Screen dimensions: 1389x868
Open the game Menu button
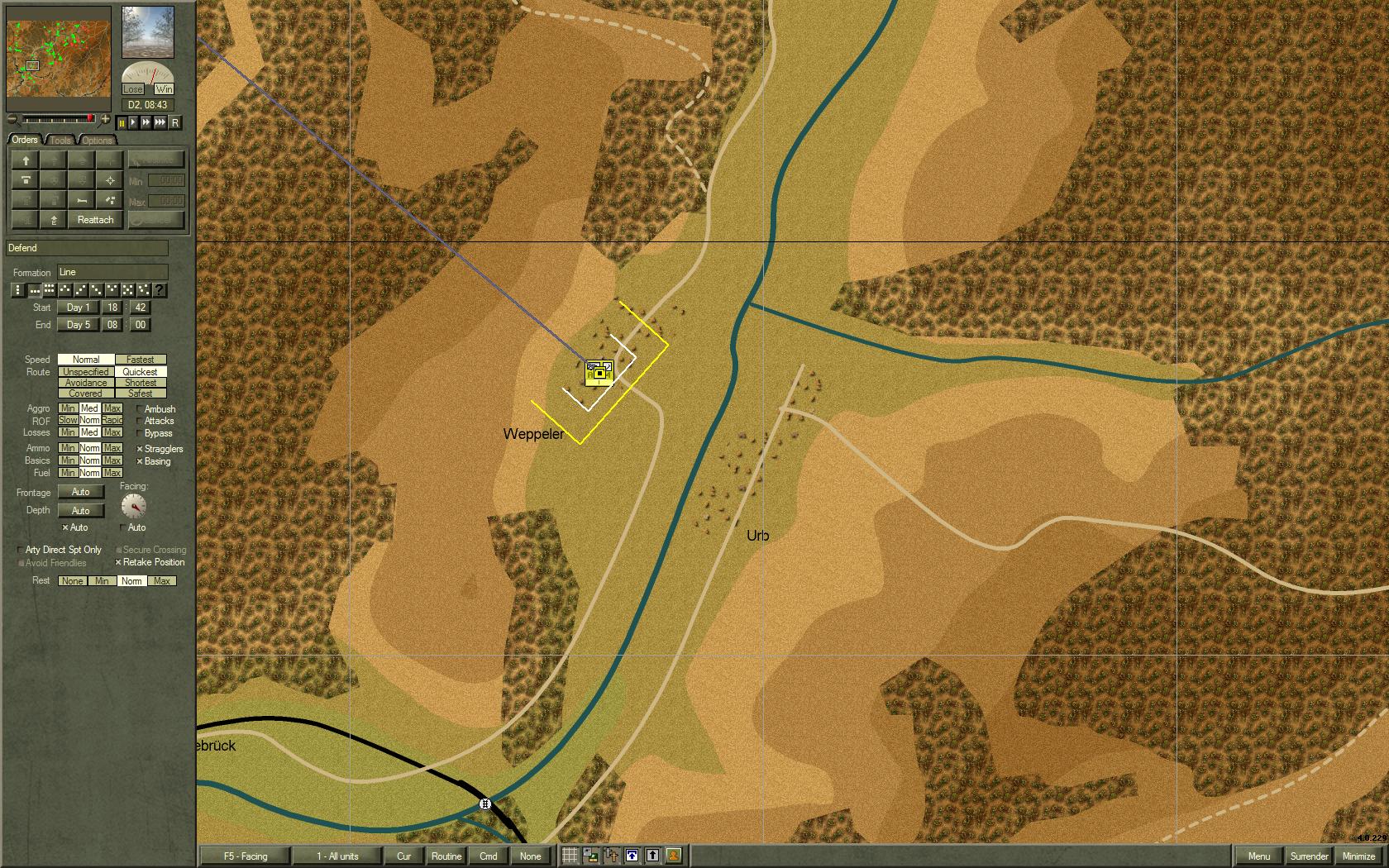1260,856
